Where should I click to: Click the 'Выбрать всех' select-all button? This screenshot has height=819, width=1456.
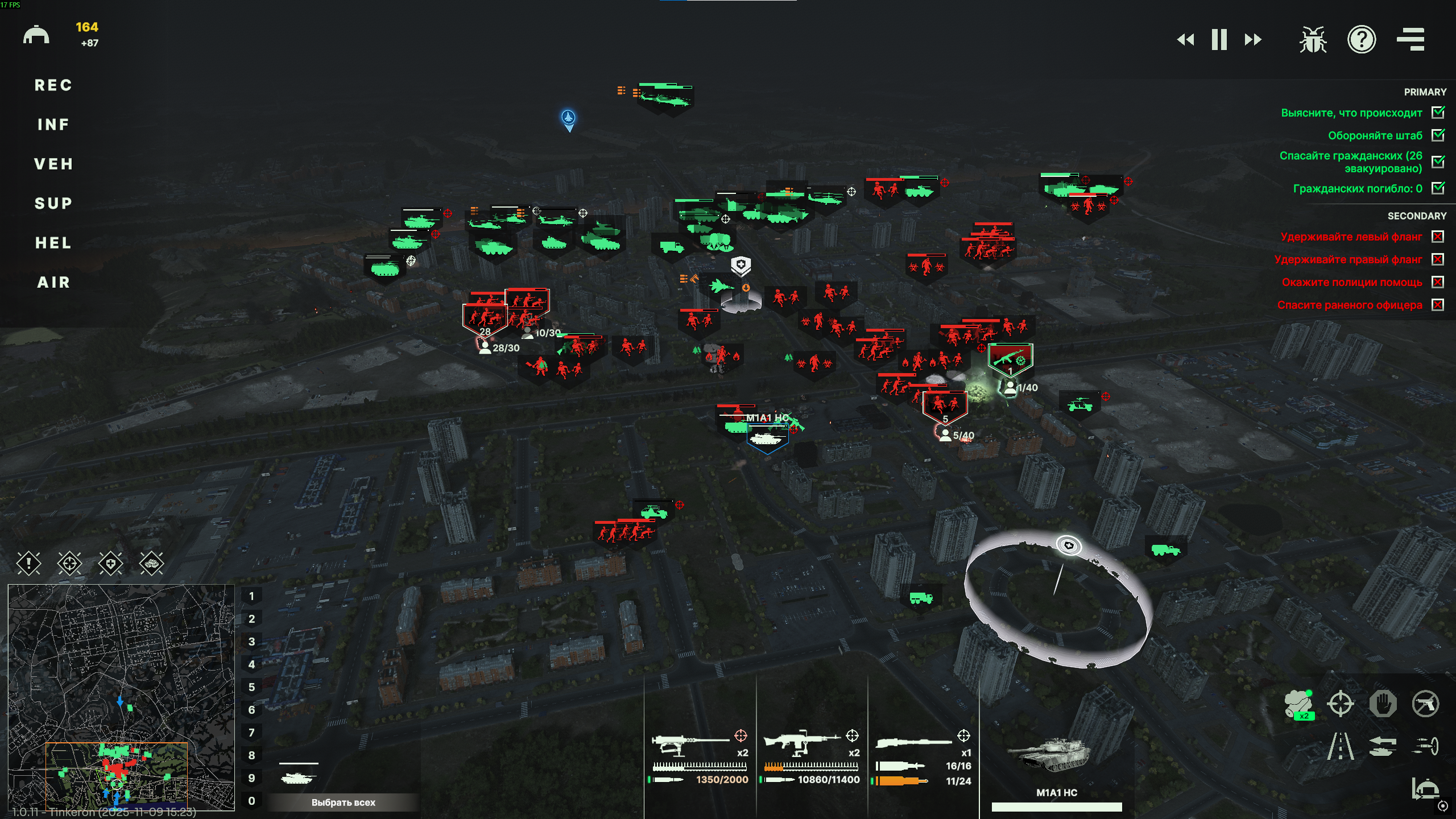coord(343,803)
